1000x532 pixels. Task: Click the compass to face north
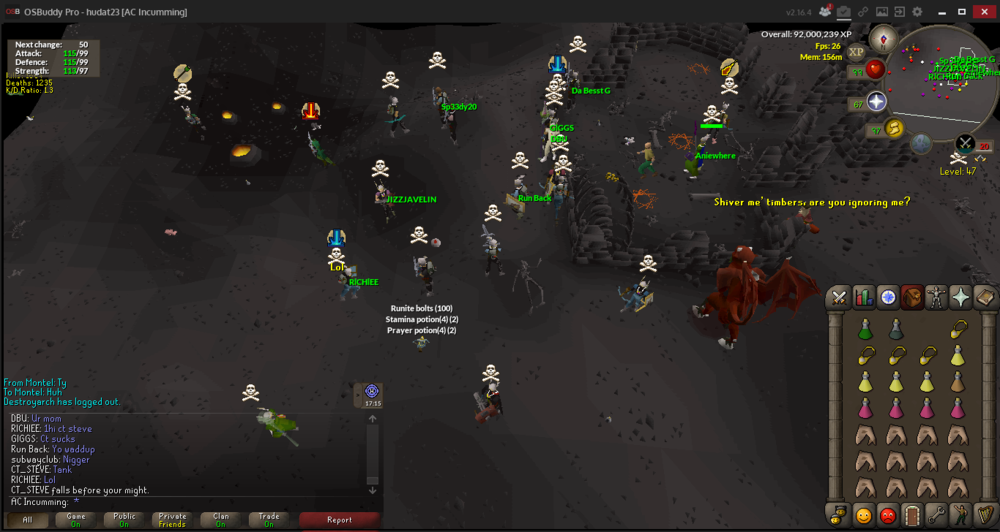883,40
